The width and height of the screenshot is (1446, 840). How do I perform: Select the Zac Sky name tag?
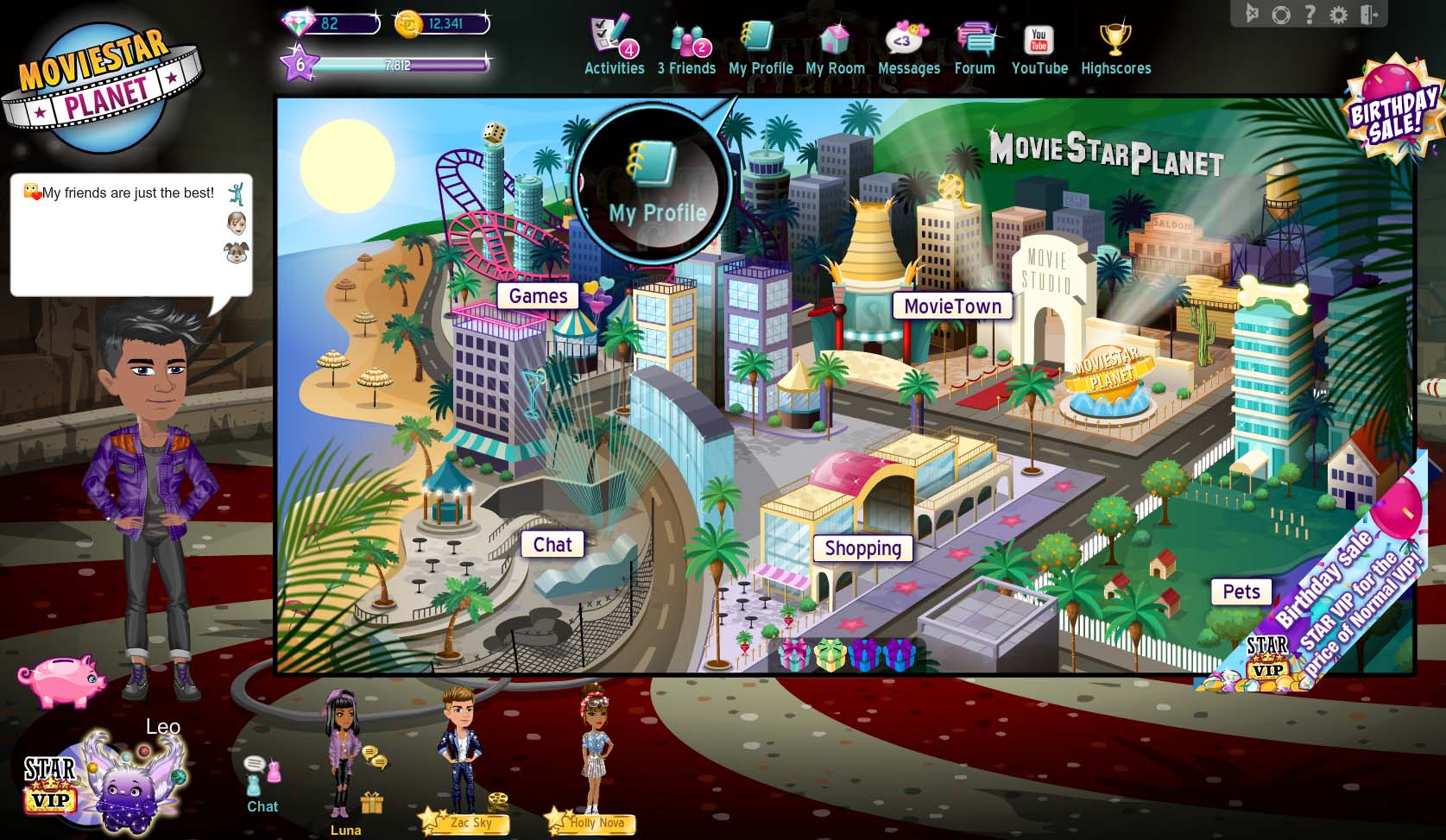(x=471, y=824)
